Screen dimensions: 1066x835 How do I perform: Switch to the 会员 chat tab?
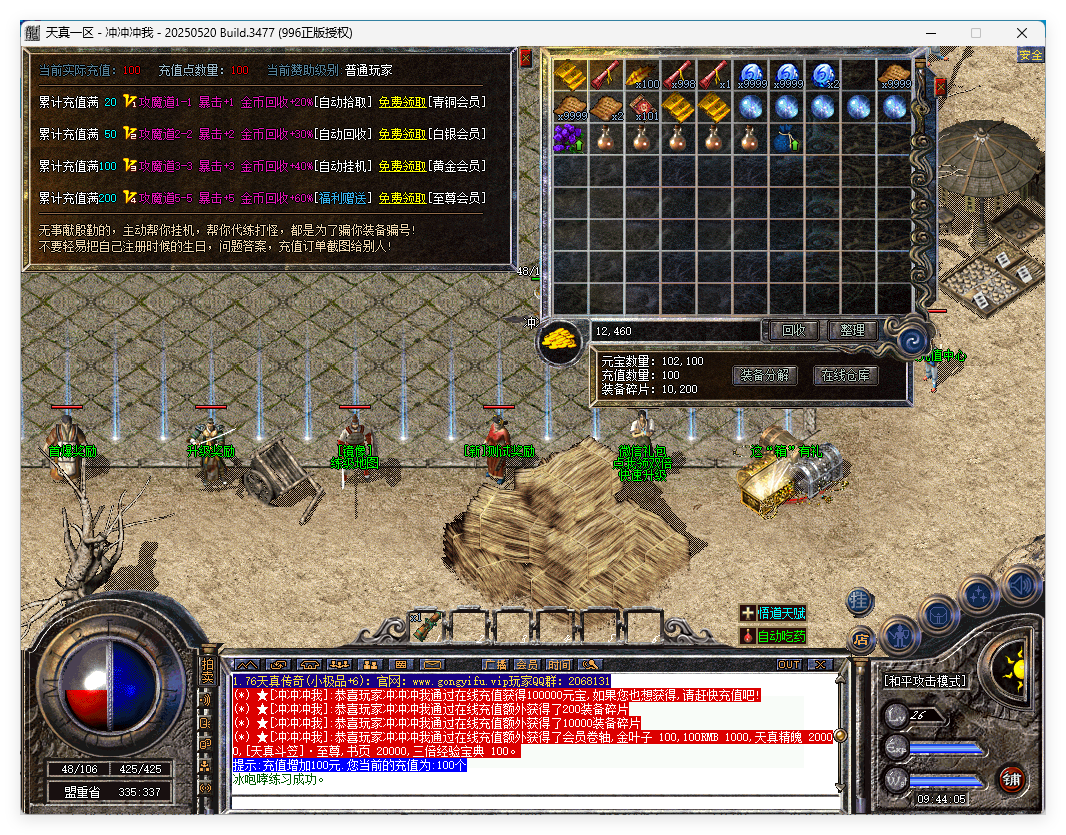tap(526, 665)
